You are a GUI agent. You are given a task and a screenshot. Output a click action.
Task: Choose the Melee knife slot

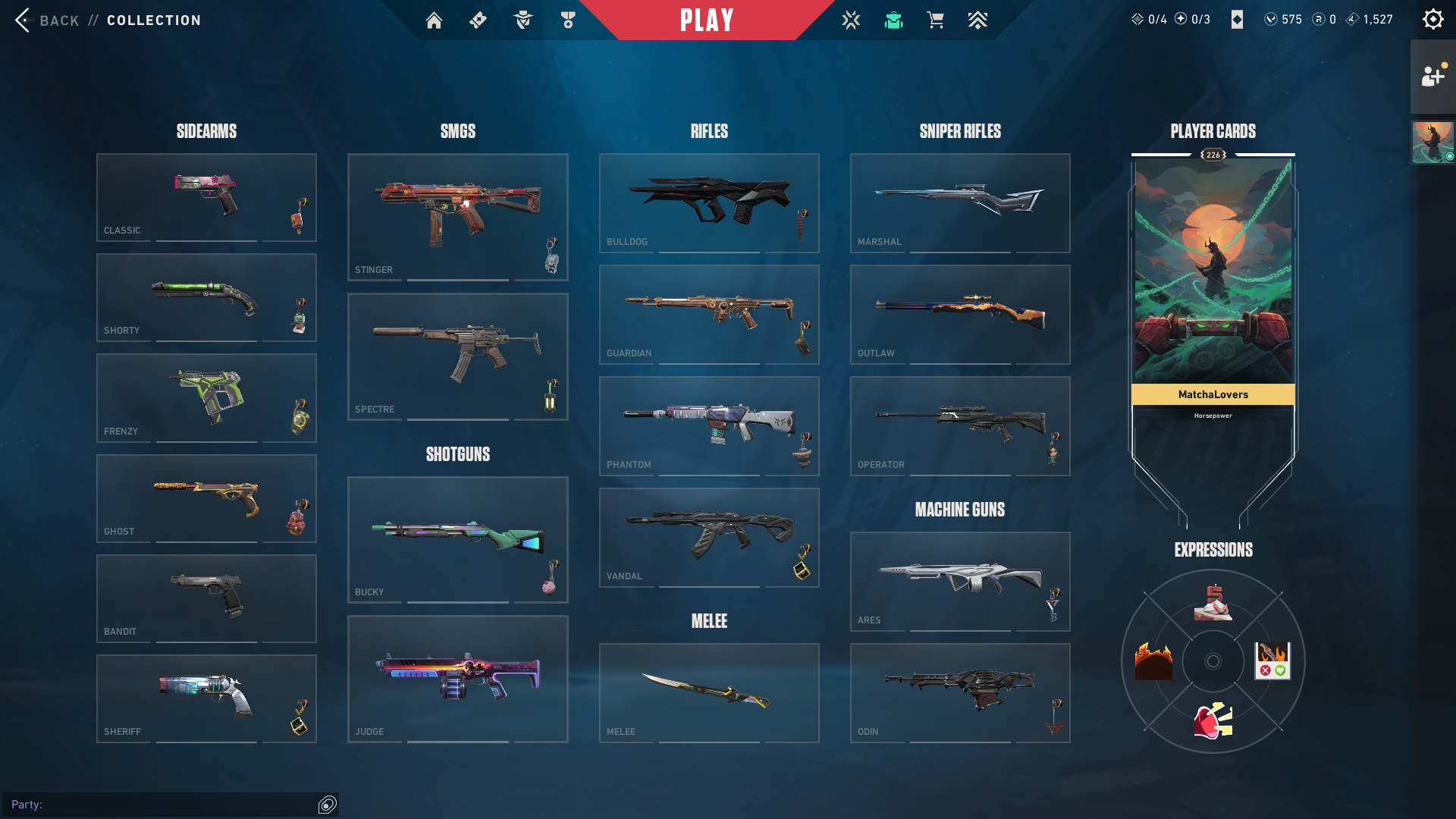pyautogui.click(x=708, y=692)
